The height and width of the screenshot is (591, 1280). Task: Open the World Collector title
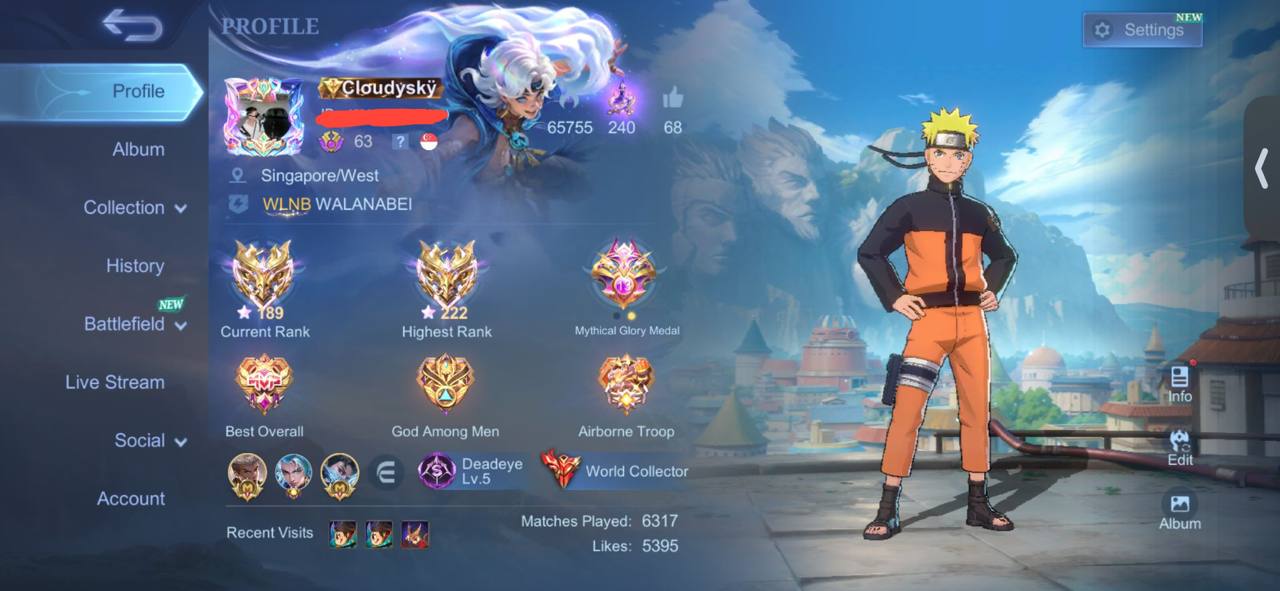tap(615, 471)
